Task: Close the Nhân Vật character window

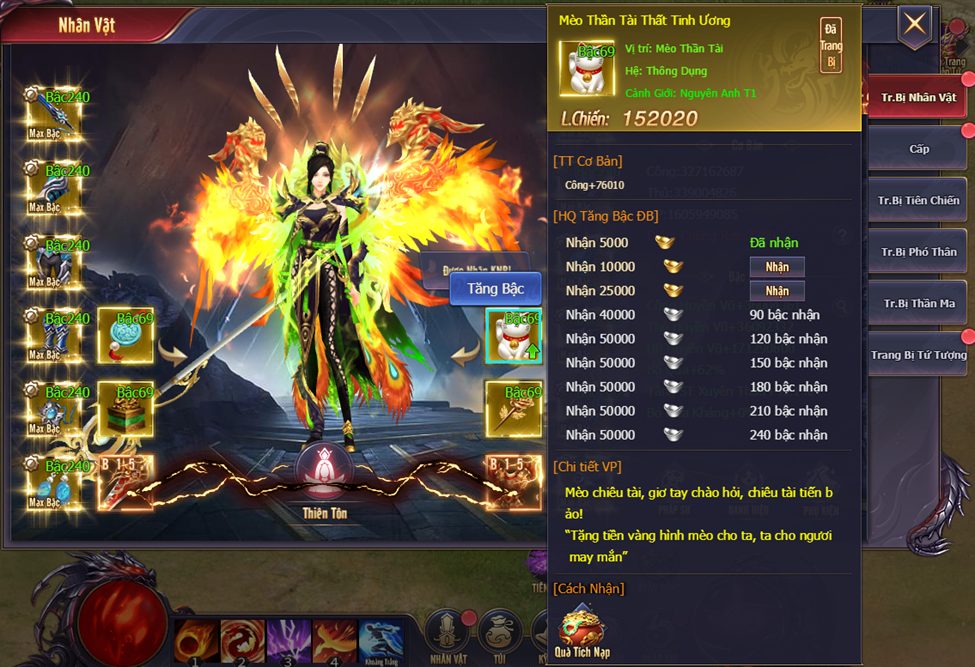Action: (914, 25)
